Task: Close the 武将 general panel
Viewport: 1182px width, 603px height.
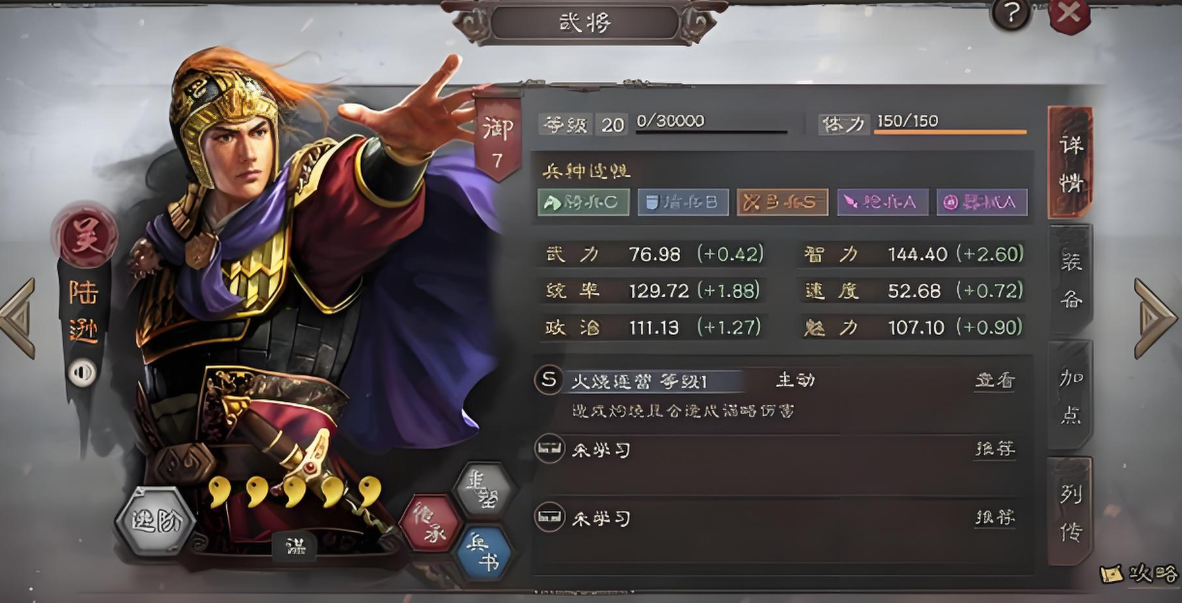Action: (x=1069, y=14)
